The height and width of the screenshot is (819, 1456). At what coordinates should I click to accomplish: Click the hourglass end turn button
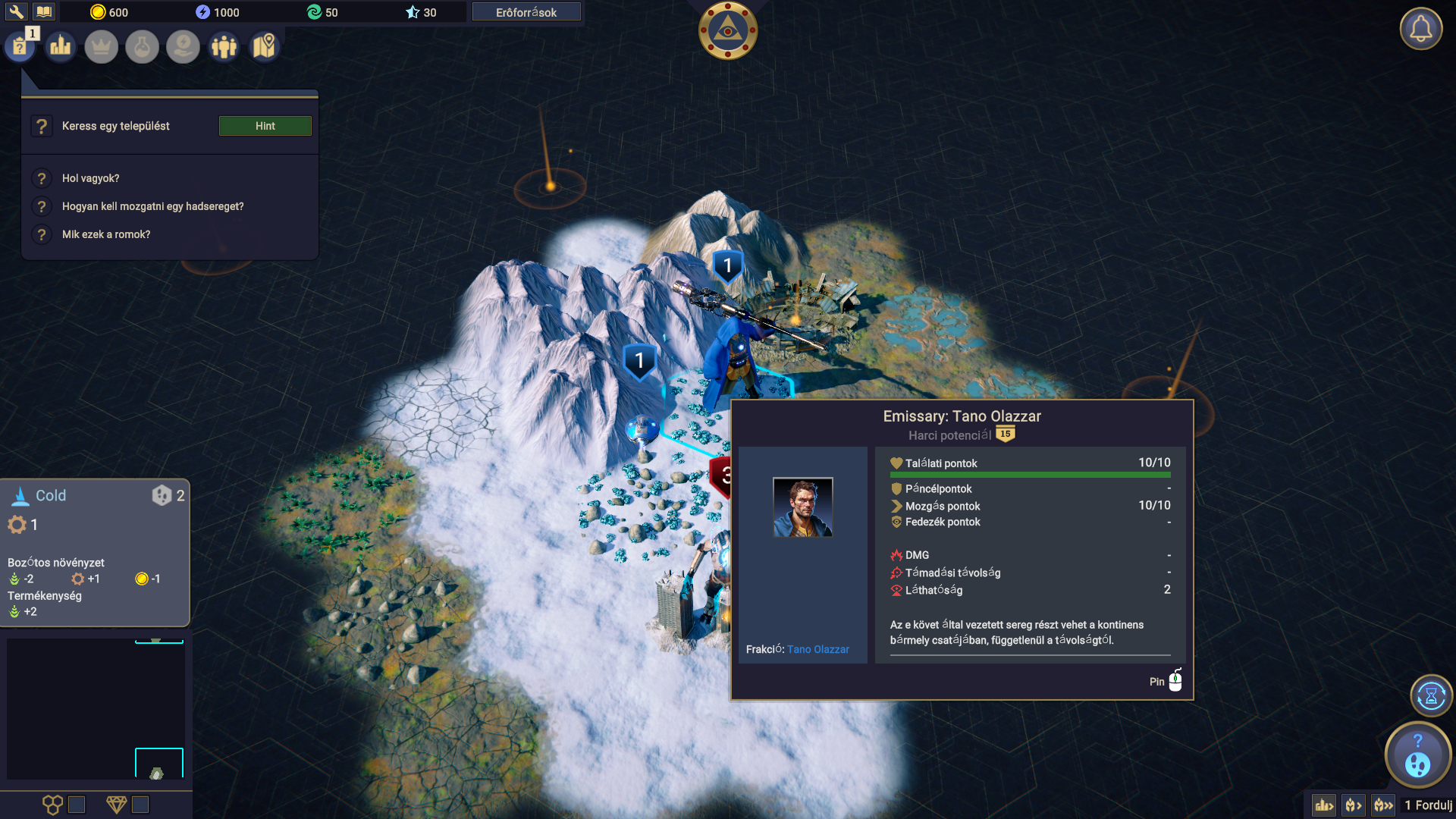click(x=1431, y=695)
